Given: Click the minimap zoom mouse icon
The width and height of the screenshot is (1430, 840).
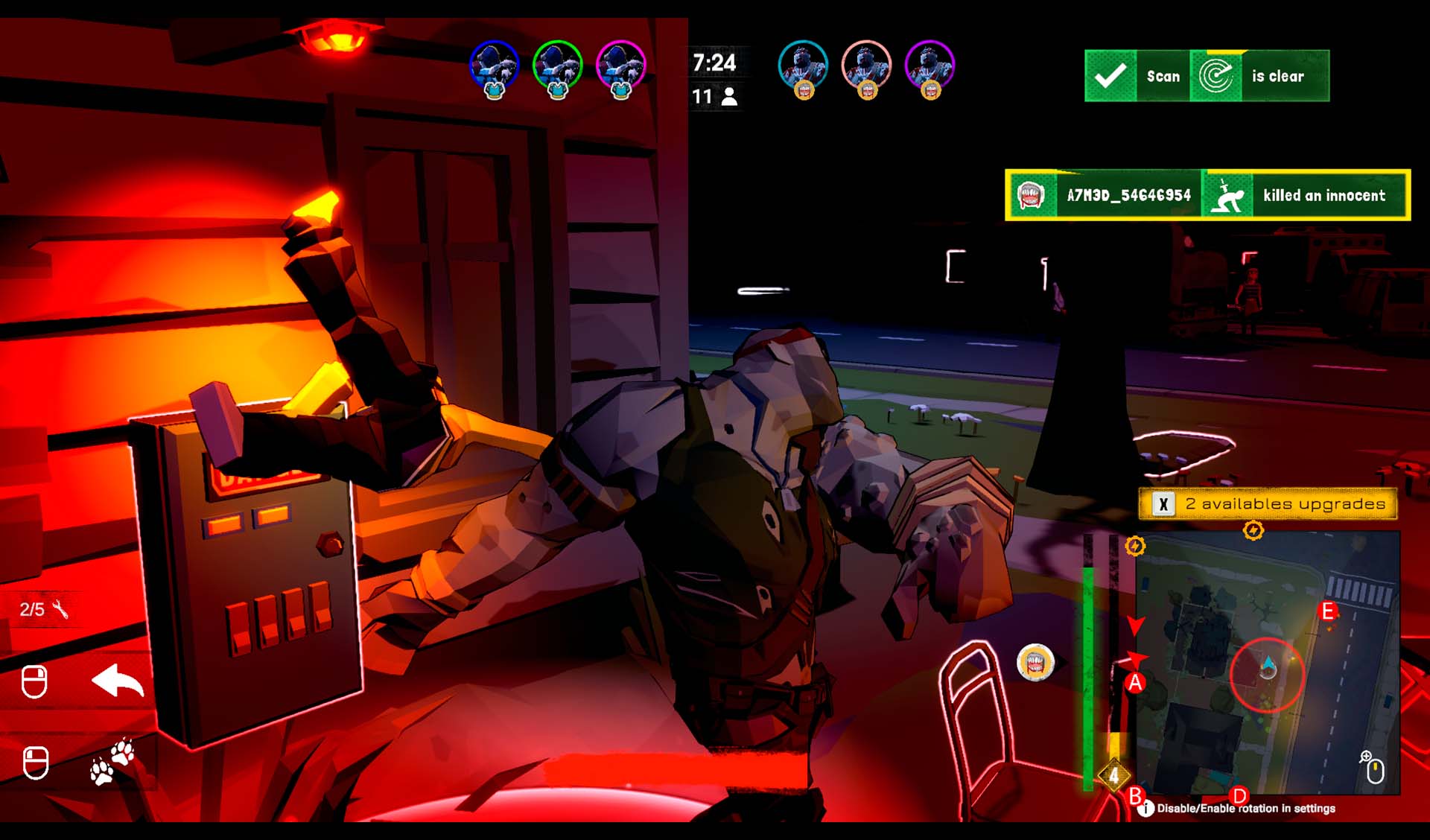Looking at the screenshot, I should point(1373,768).
